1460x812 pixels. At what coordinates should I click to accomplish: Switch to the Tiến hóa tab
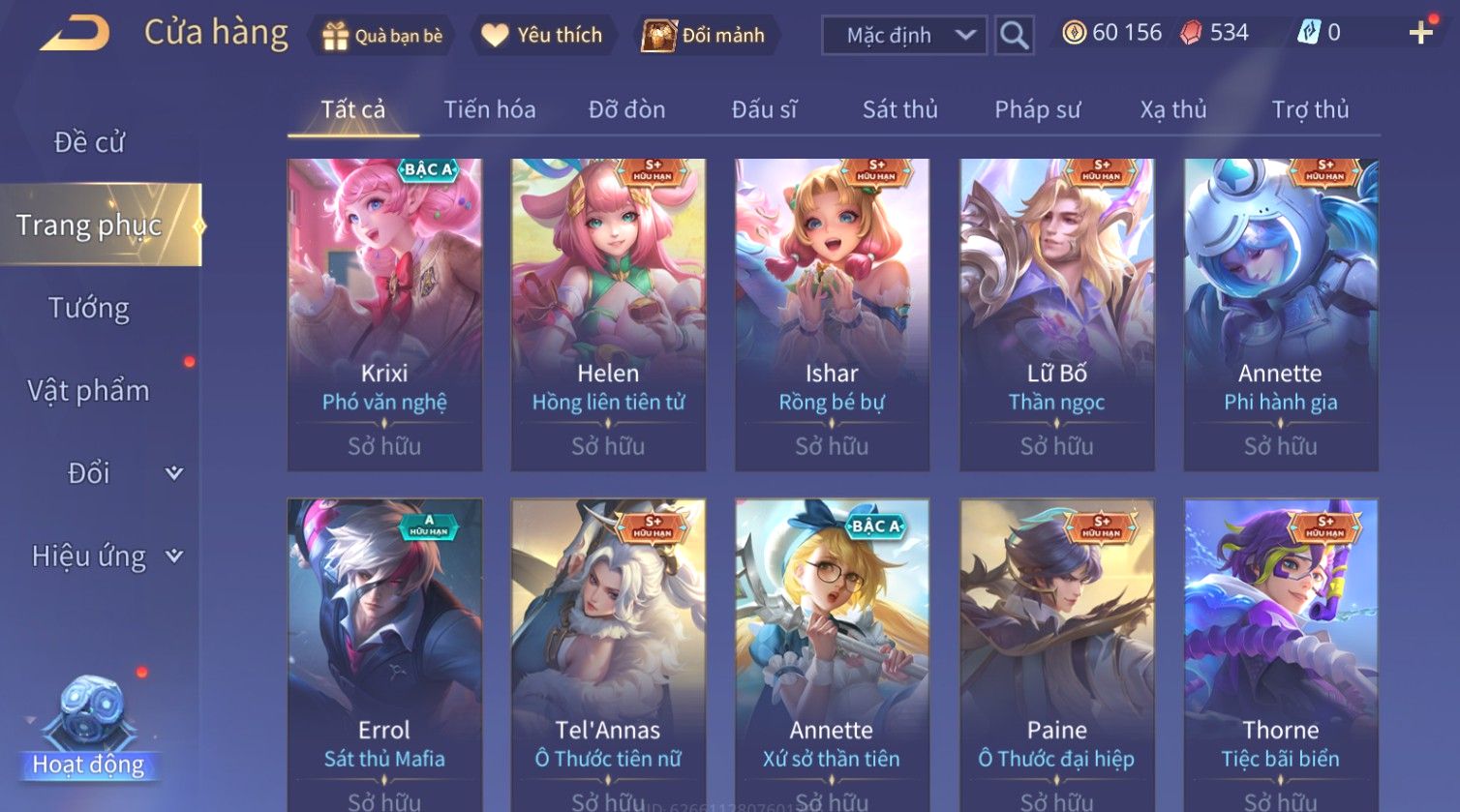489,109
